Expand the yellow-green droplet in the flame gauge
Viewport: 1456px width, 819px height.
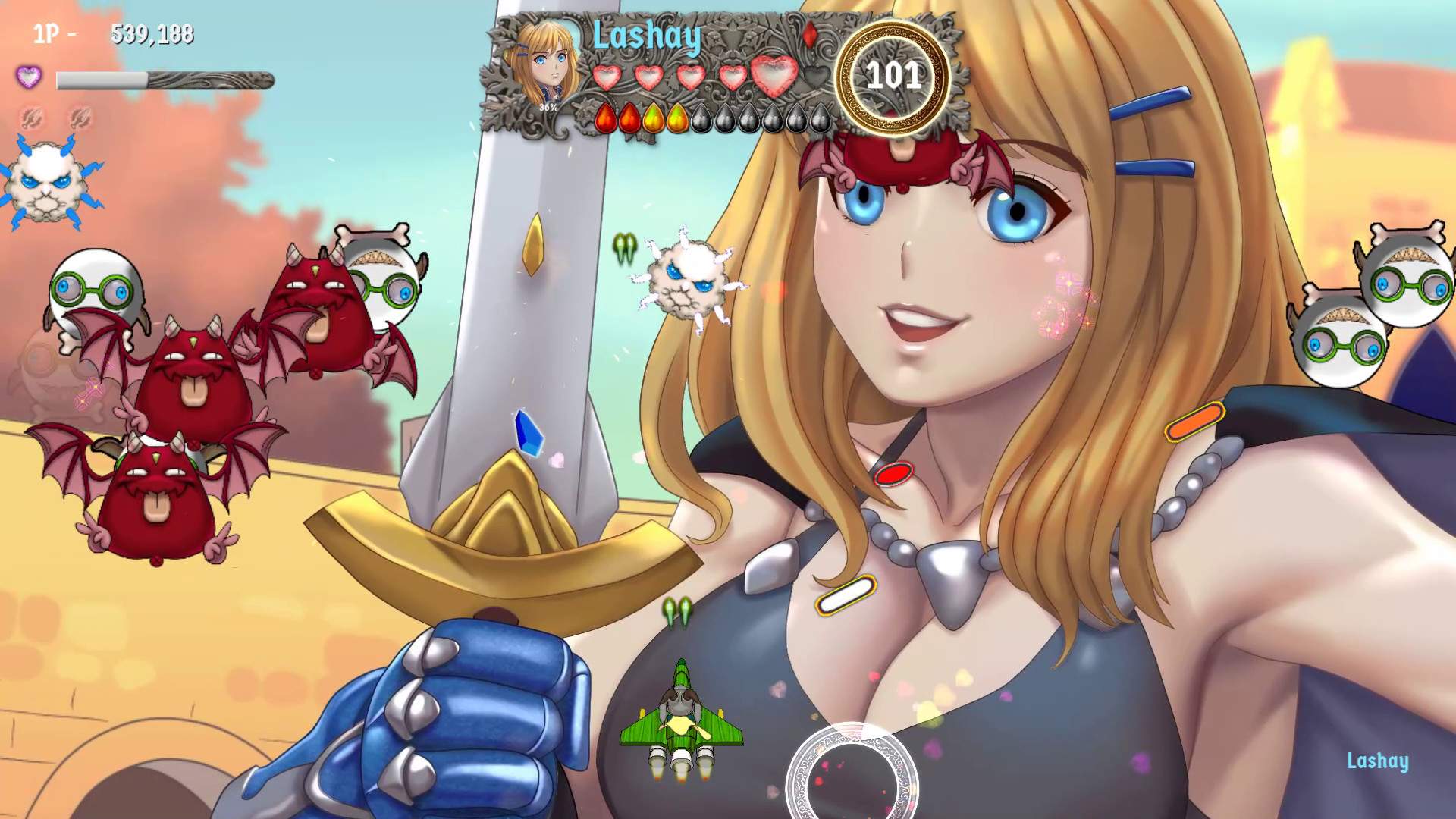point(654,118)
